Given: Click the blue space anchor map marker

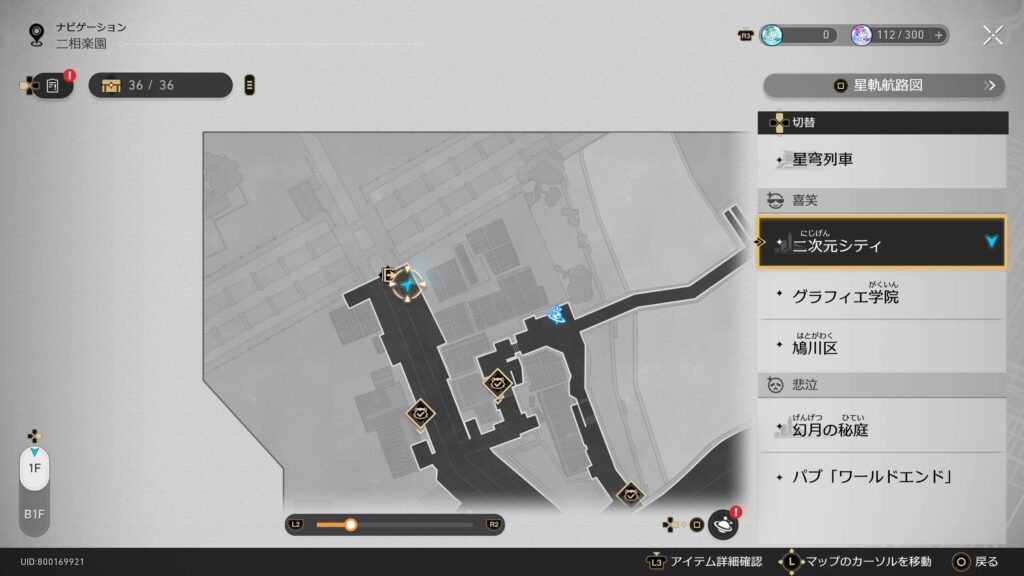Looking at the screenshot, I should pyautogui.click(x=557, y=316).
